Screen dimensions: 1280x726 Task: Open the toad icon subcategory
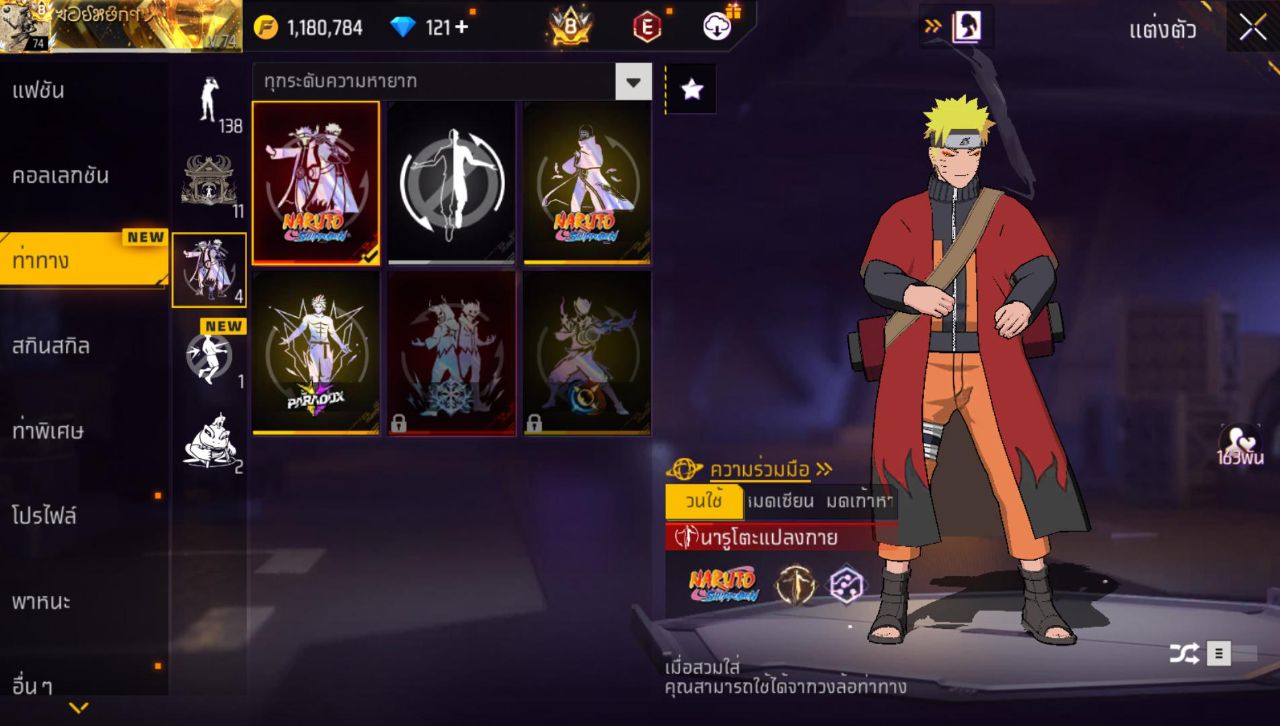[x=209, y=442]
